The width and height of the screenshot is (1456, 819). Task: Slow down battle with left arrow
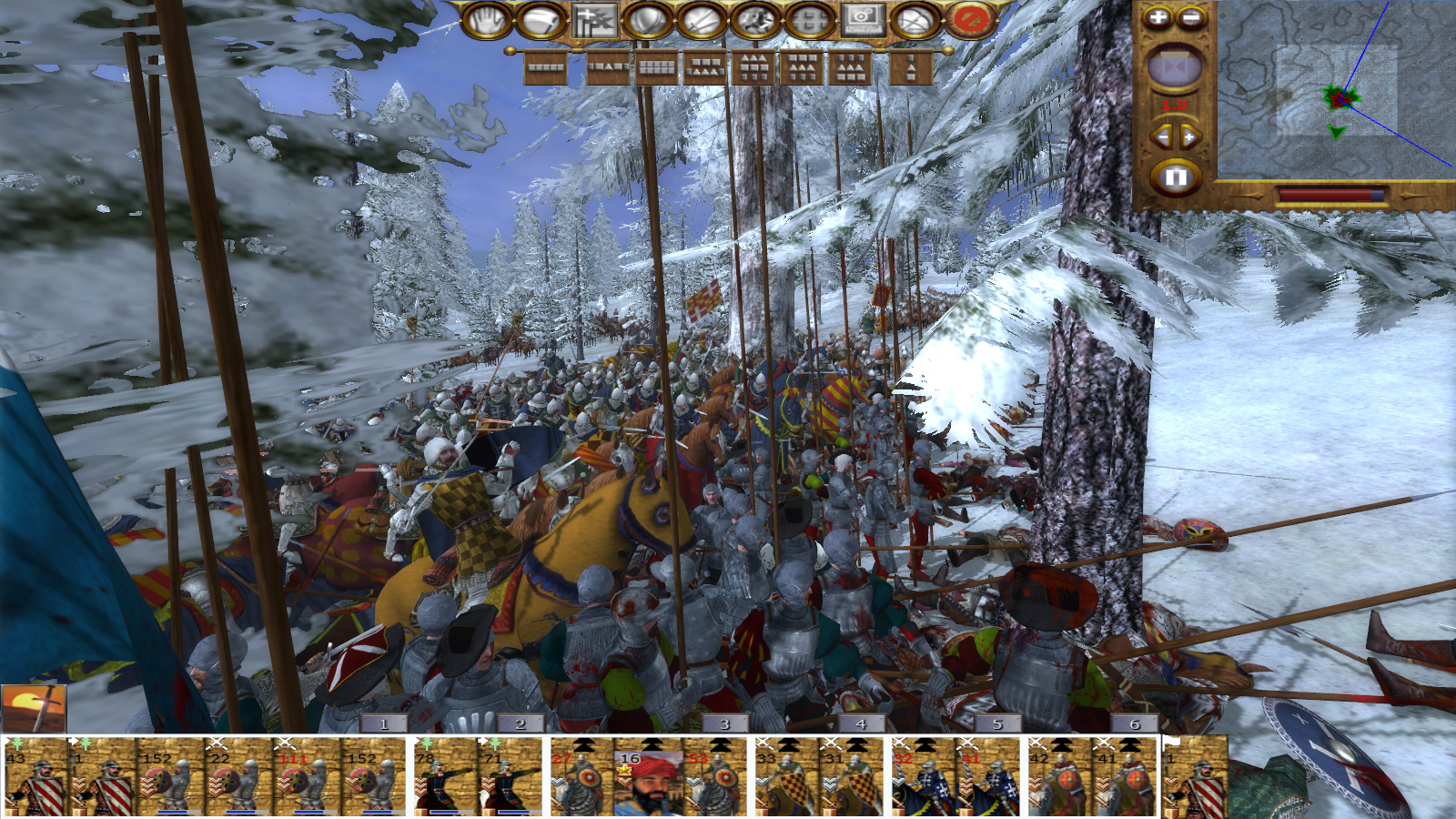[1162, 137]
